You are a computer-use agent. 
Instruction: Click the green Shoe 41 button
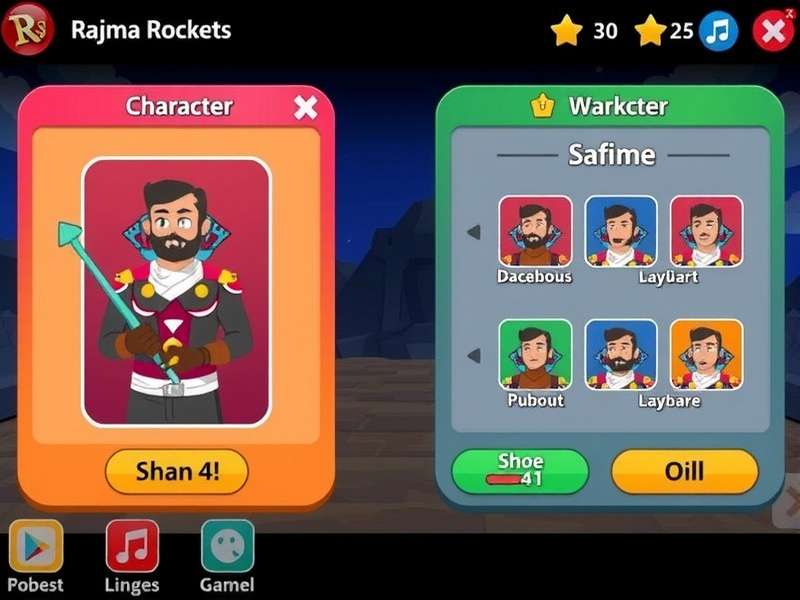coord(520,471)
